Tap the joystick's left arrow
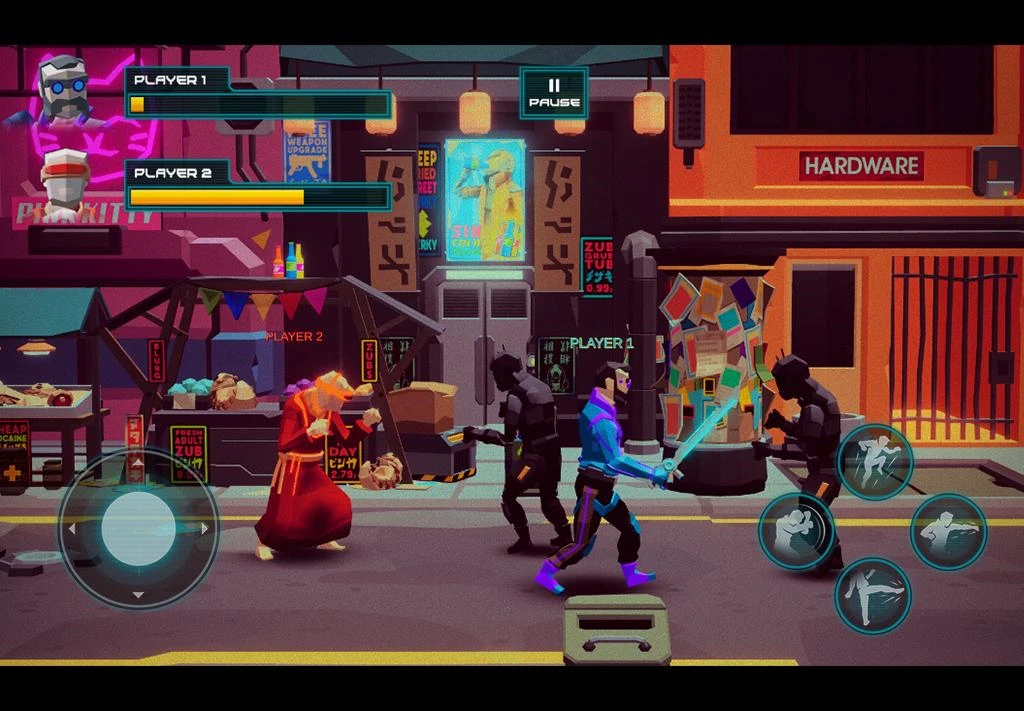1024x711 pixels. click(69, 528)
